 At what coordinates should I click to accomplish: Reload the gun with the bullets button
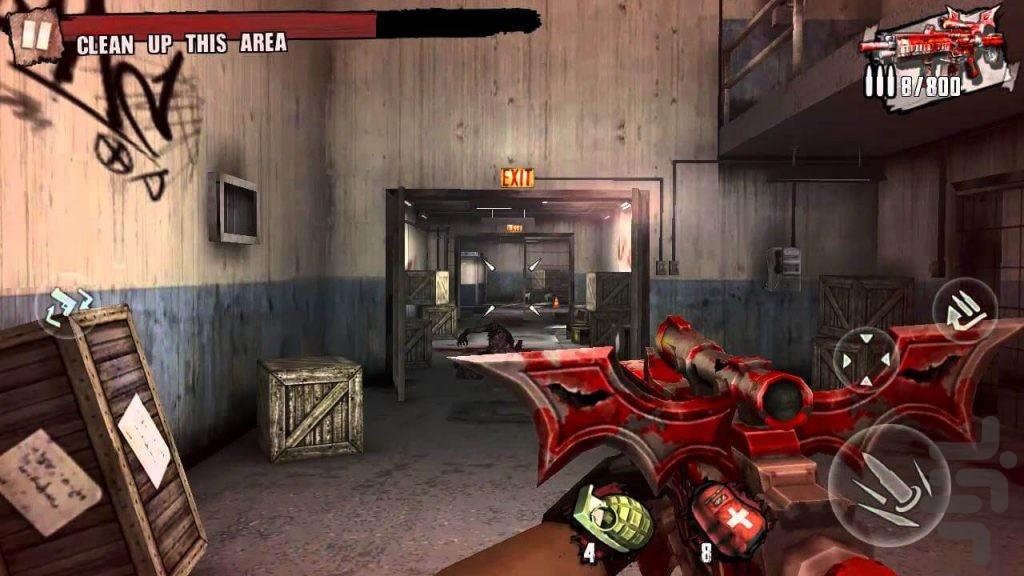[964, 311]
